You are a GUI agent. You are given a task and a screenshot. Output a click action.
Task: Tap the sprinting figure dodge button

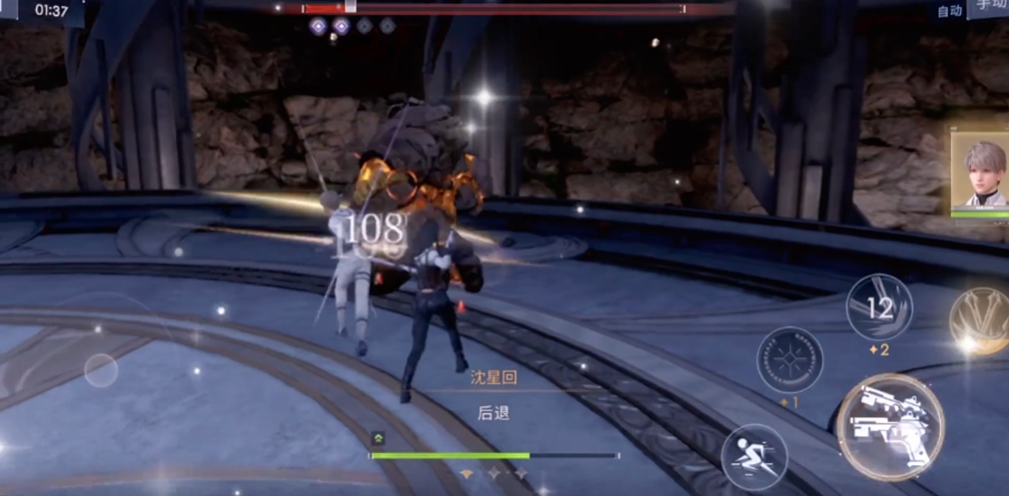pos(753,456)
